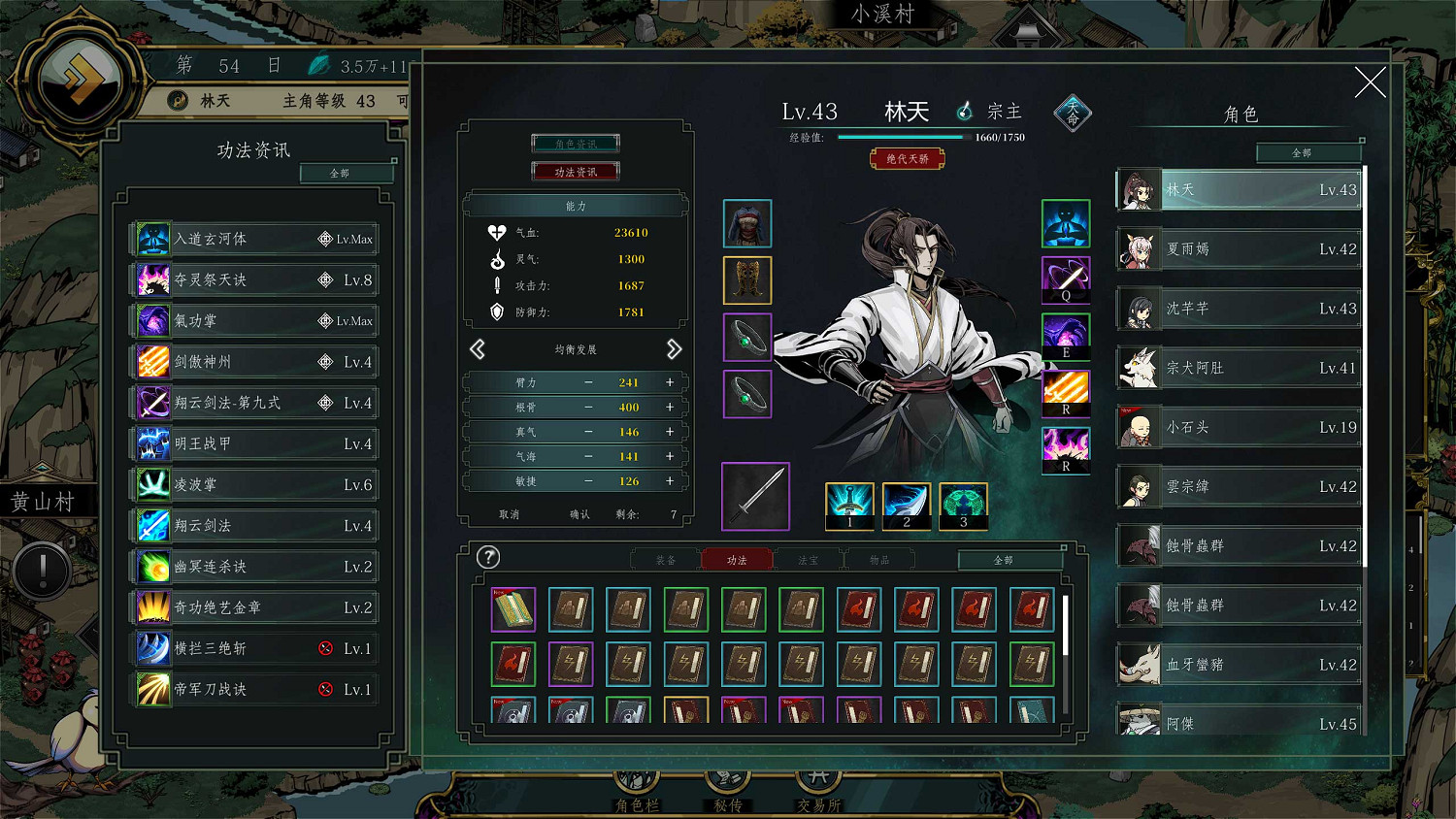
Task: Select the equipped sword weapon slot
Action: coord(755,496)
